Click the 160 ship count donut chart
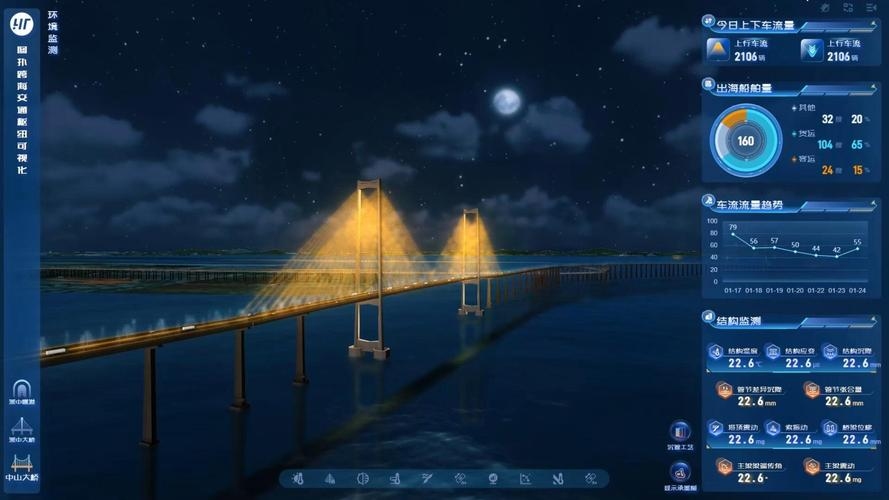The width and height of the screenshot is (889, 500). (746, 141)
